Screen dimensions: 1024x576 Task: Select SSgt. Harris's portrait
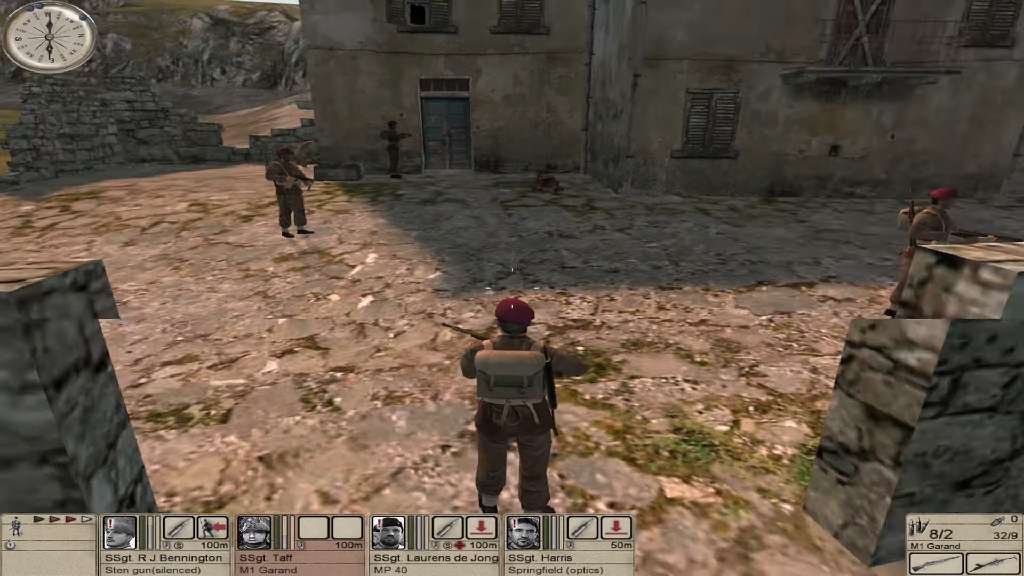[x=522, y=531]
